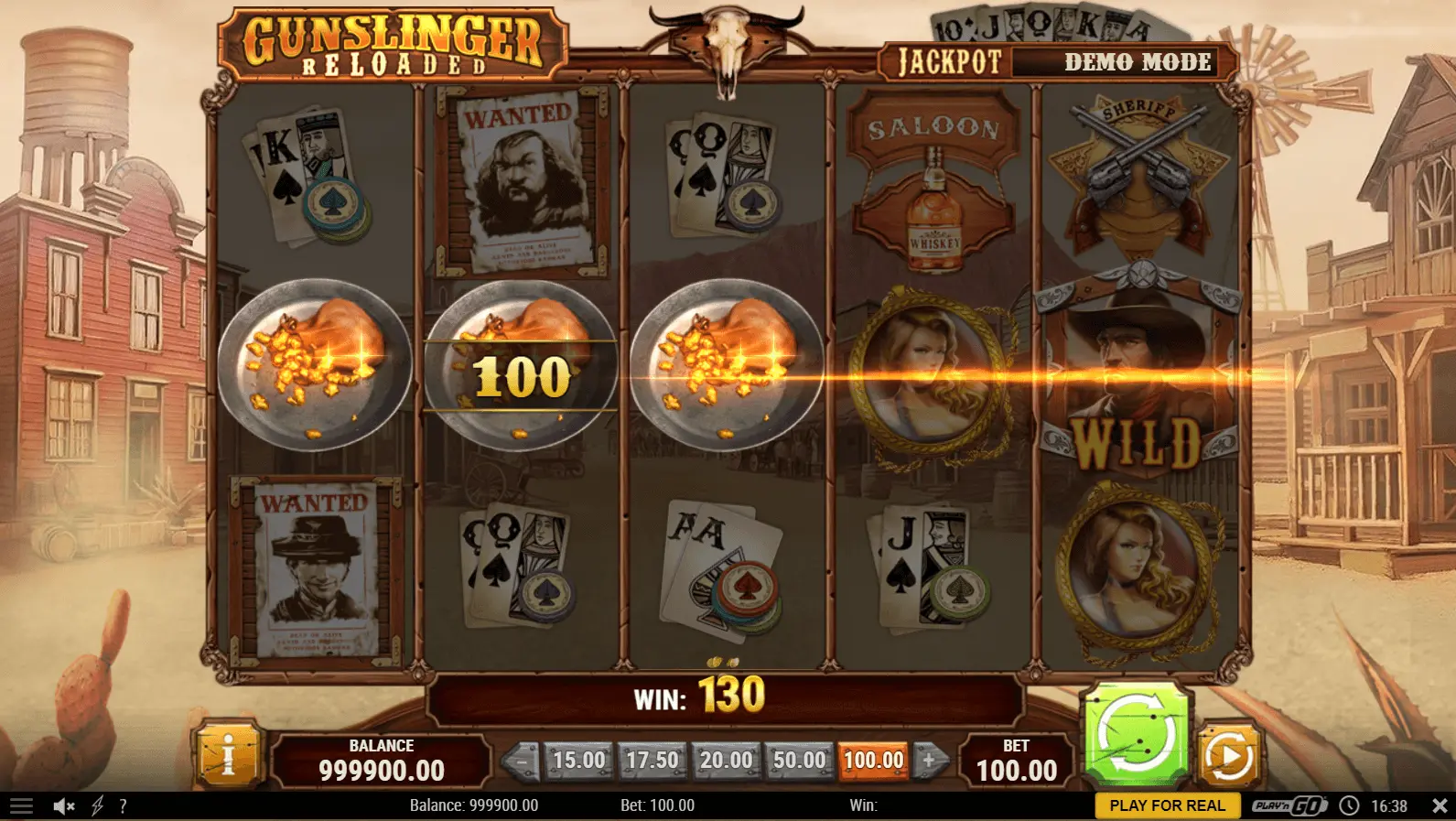The image size is (1456, 821).
Task: Open the hamburger menu
Action: coord(21,805)
